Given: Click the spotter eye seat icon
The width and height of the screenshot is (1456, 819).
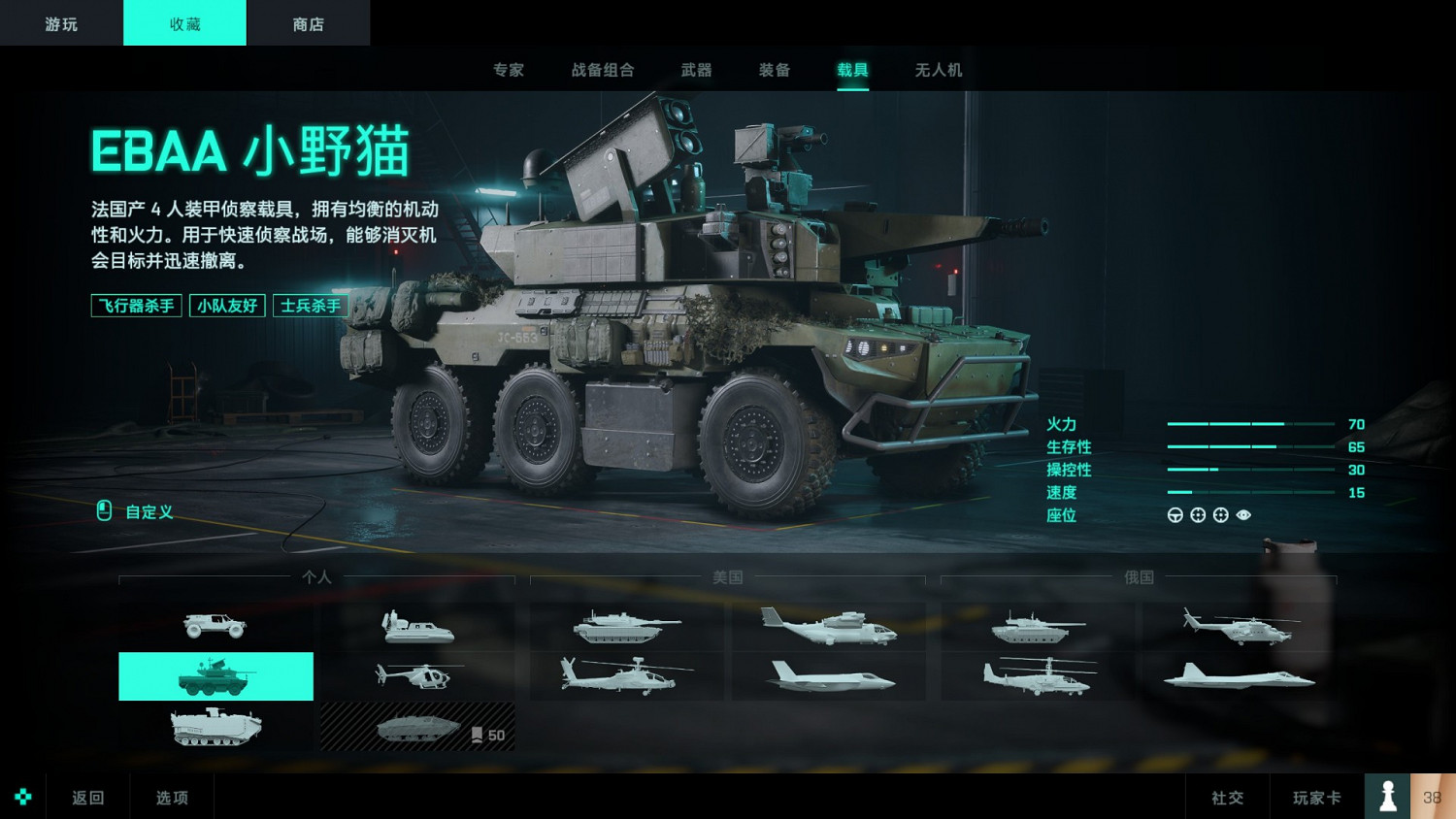Looking at the screenshot, I should pos(1243,515).
